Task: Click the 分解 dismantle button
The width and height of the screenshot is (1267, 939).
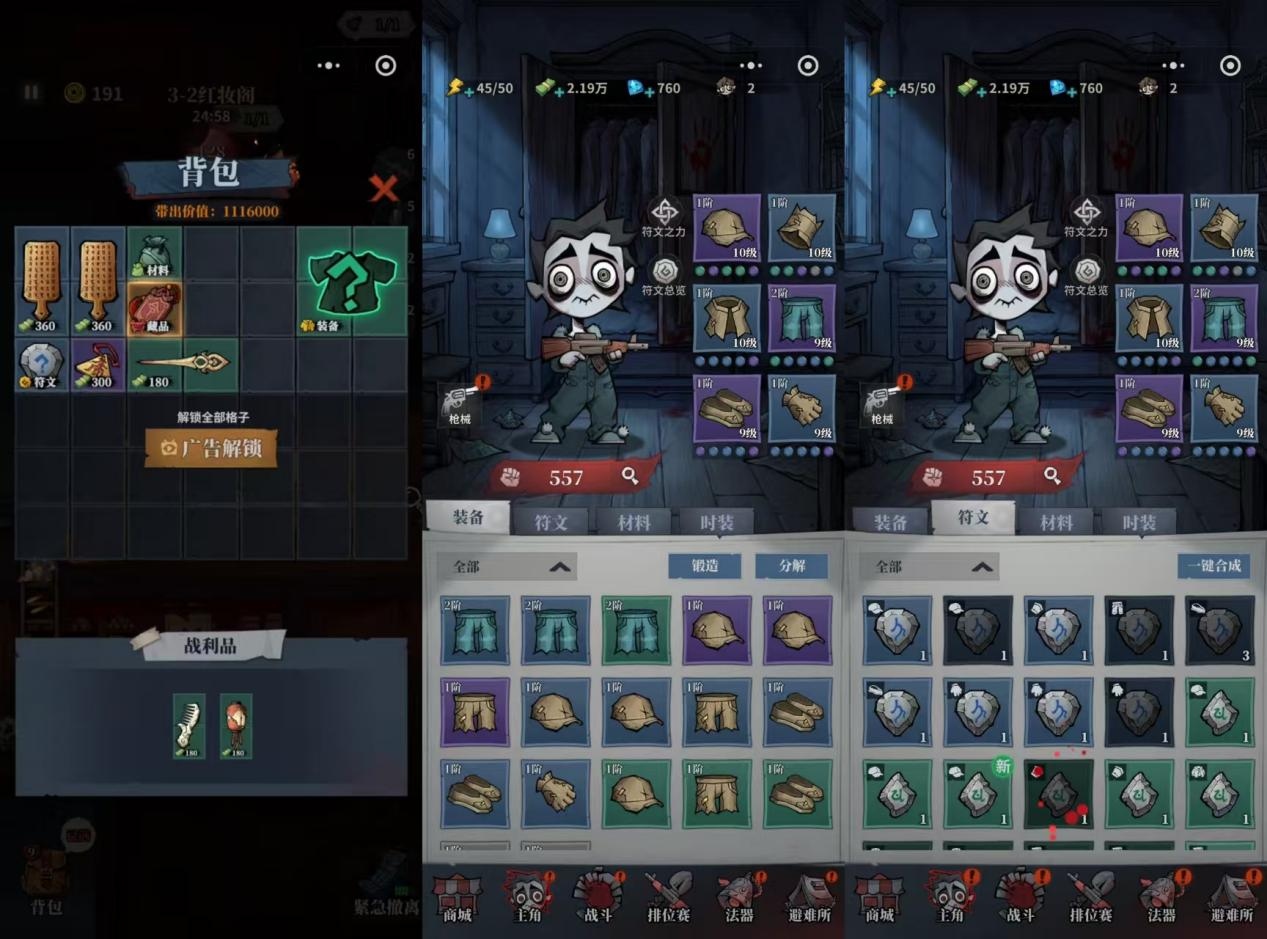Action: coord(792,566)
